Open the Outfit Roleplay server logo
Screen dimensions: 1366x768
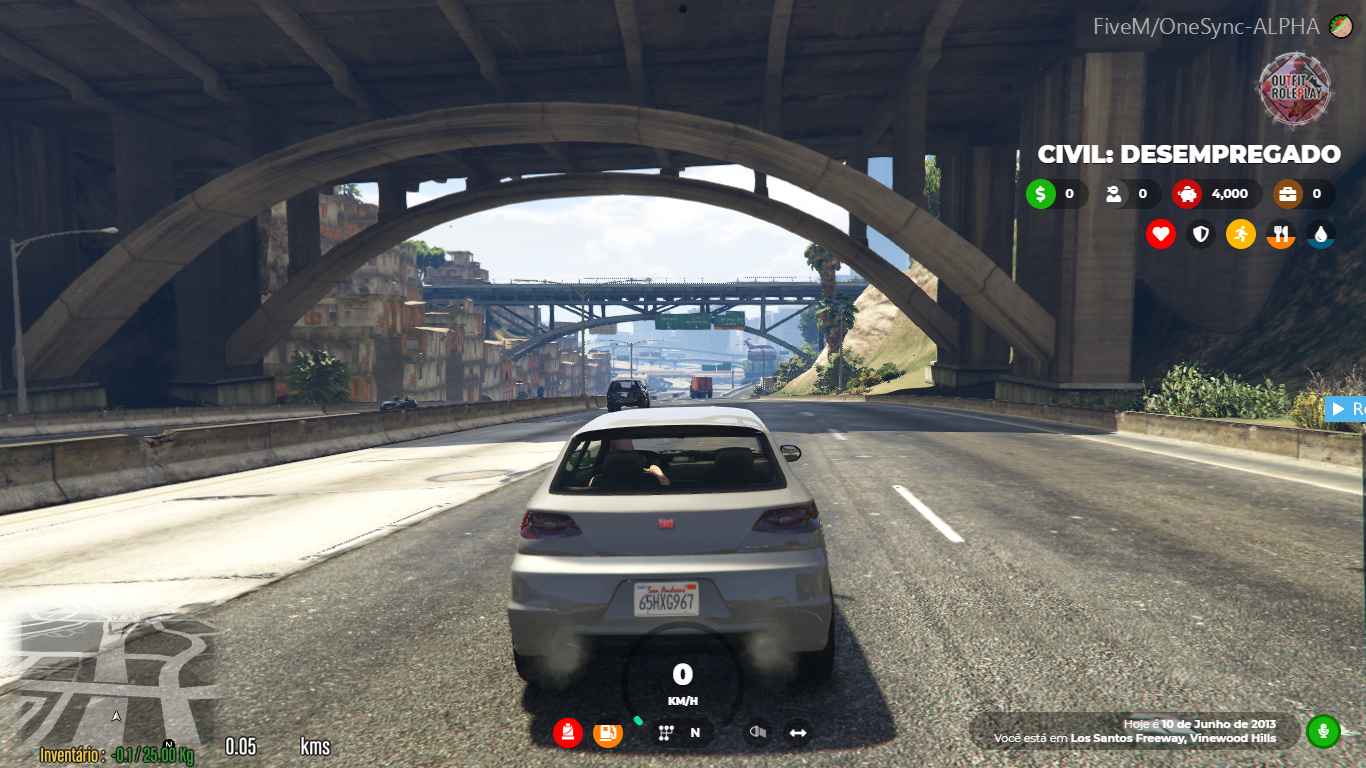[1296, 90]
